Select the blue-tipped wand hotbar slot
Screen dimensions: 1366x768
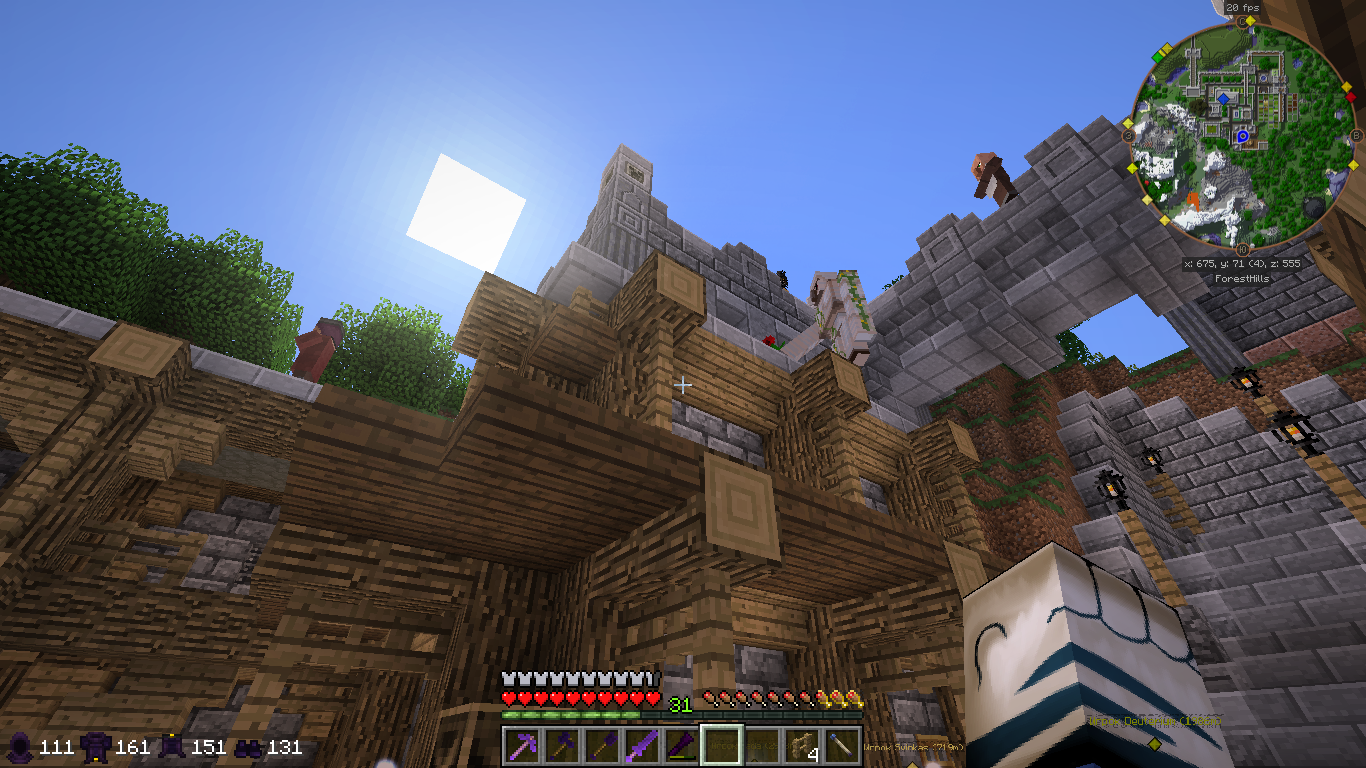coord(842,745)
